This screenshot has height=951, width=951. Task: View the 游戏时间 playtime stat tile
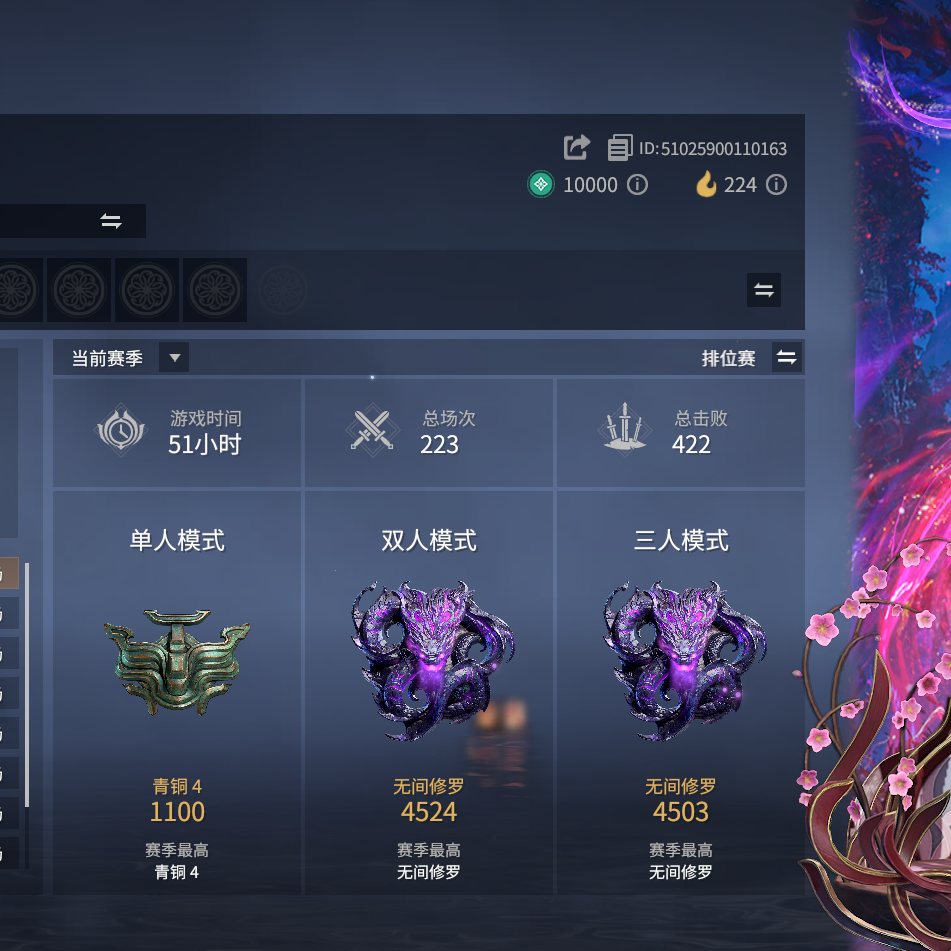177,432
